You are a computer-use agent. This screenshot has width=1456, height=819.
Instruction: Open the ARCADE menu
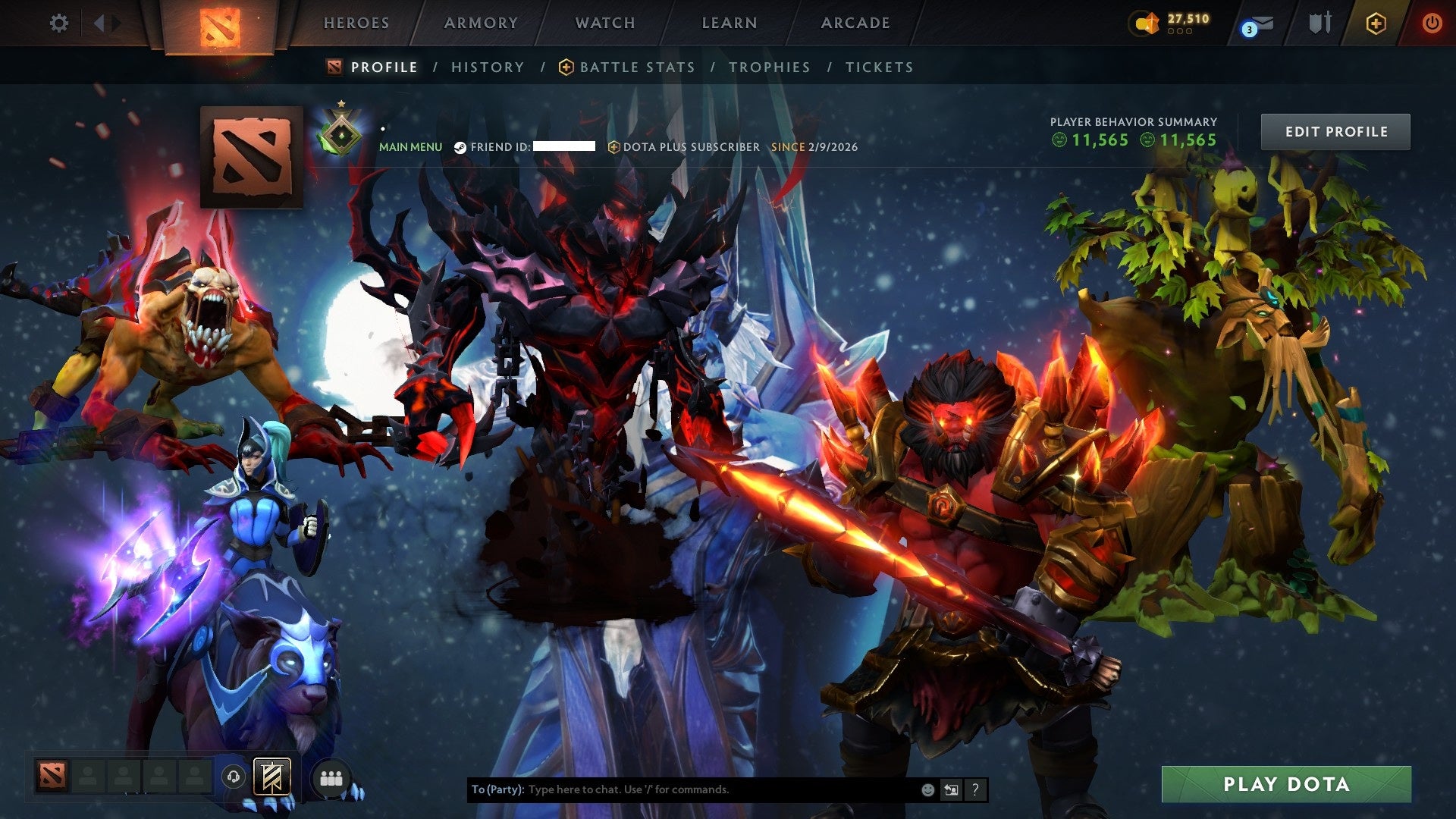855,23
